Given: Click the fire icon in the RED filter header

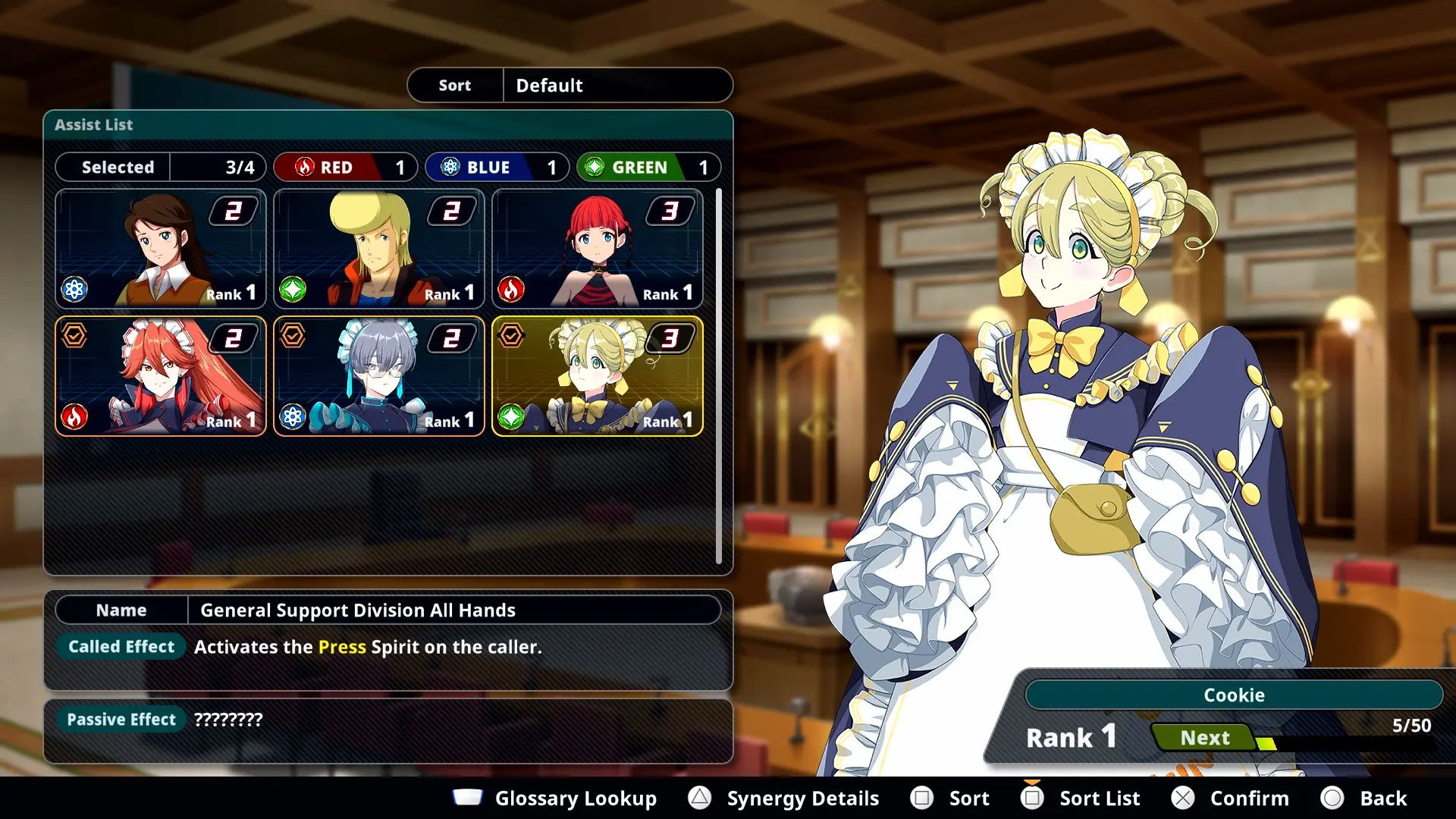Looking at the screenshot, I should (x=306, y=167).
